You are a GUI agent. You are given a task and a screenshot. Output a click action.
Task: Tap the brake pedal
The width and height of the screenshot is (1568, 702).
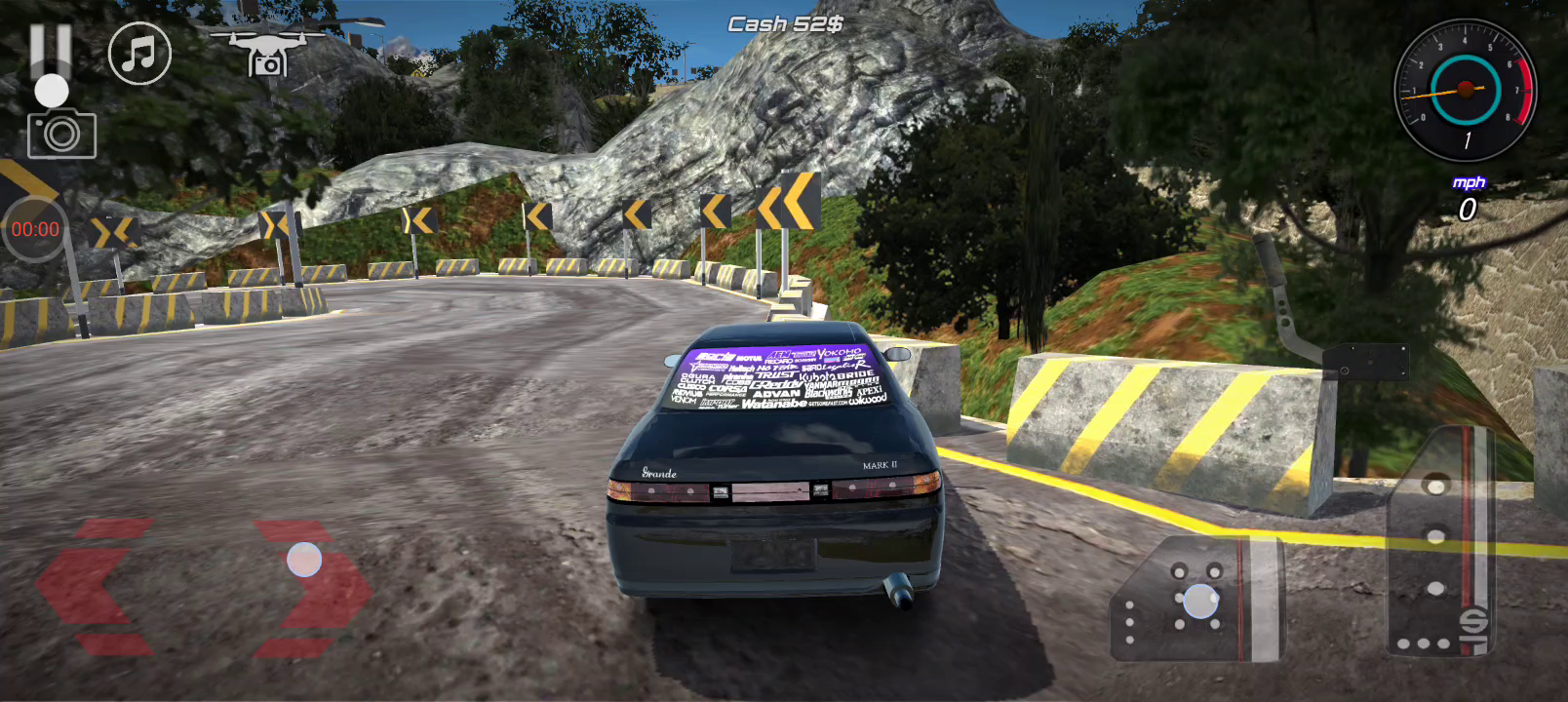tap(1196, 599)
